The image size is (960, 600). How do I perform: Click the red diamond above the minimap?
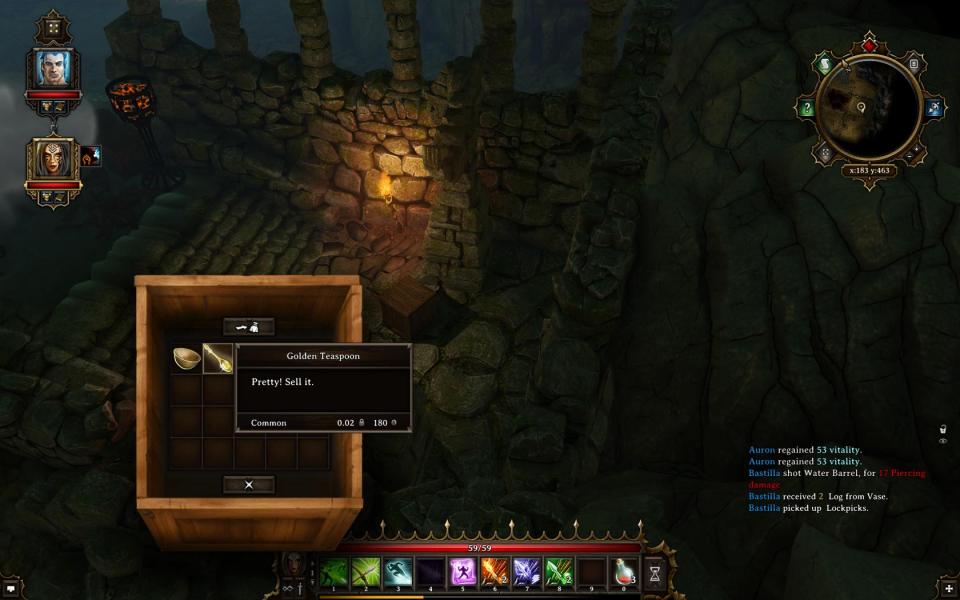click(x=869, y=45)
